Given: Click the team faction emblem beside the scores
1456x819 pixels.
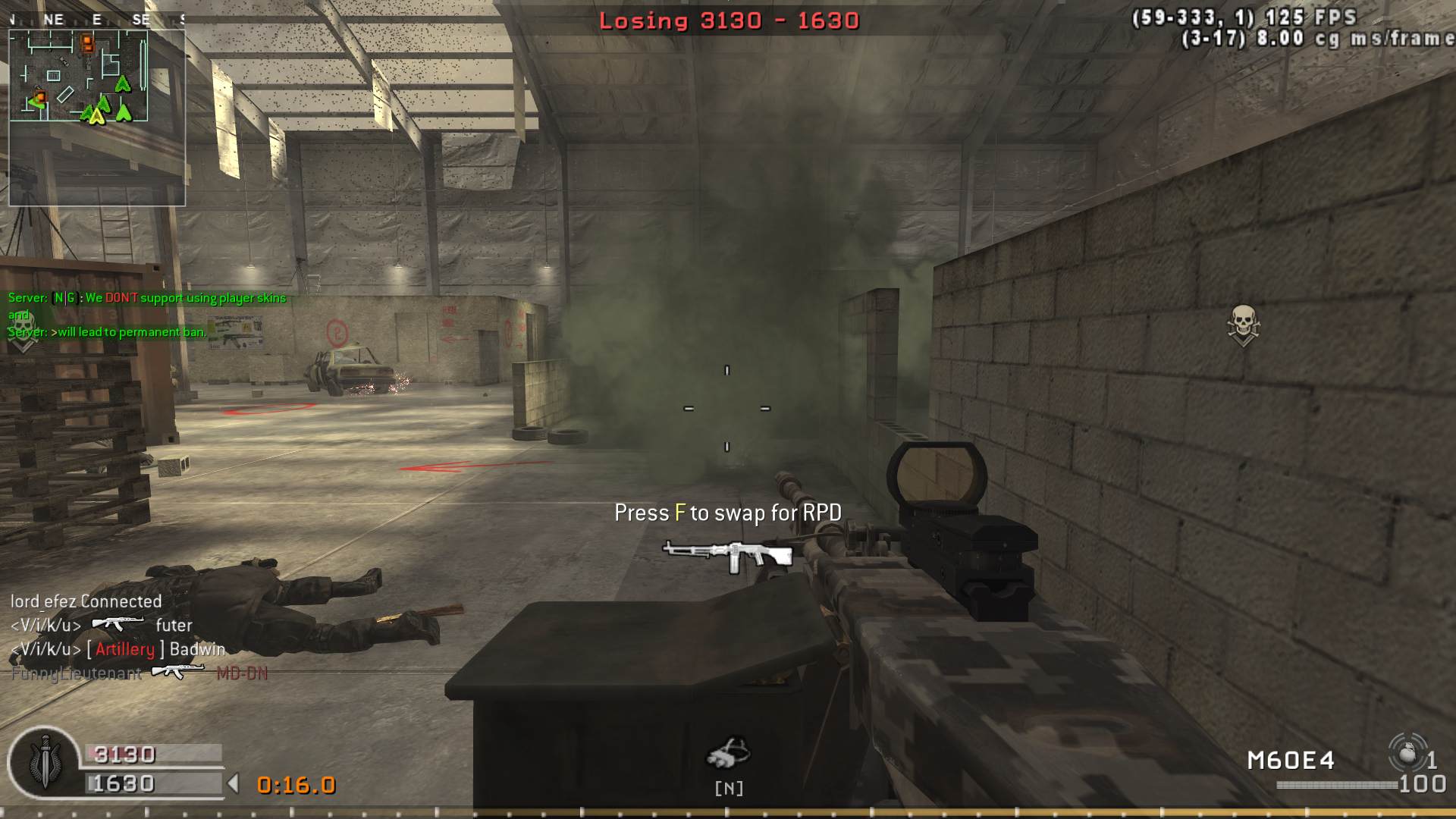Looking at the screenshot, I should (44, 761).
